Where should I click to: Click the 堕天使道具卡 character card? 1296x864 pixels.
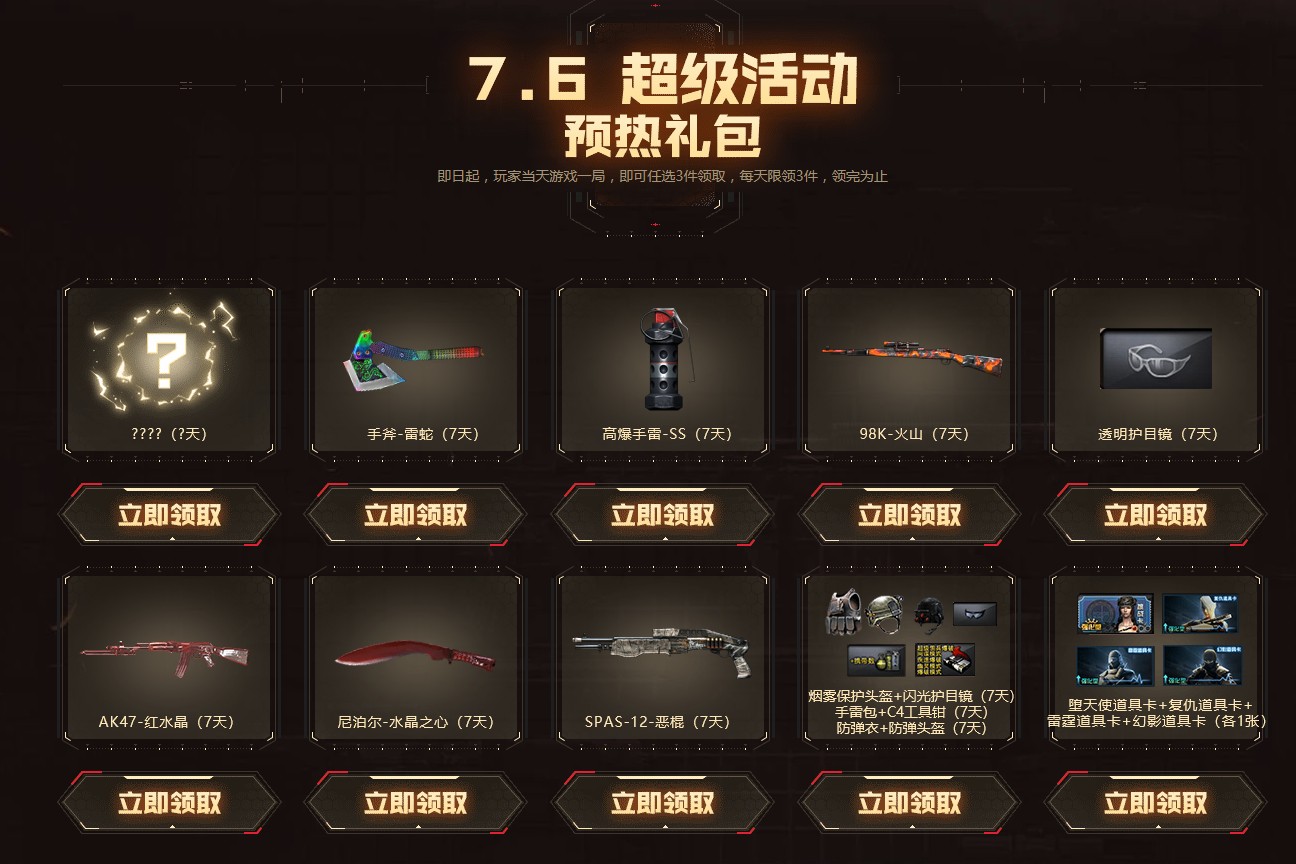point(1116,614)
